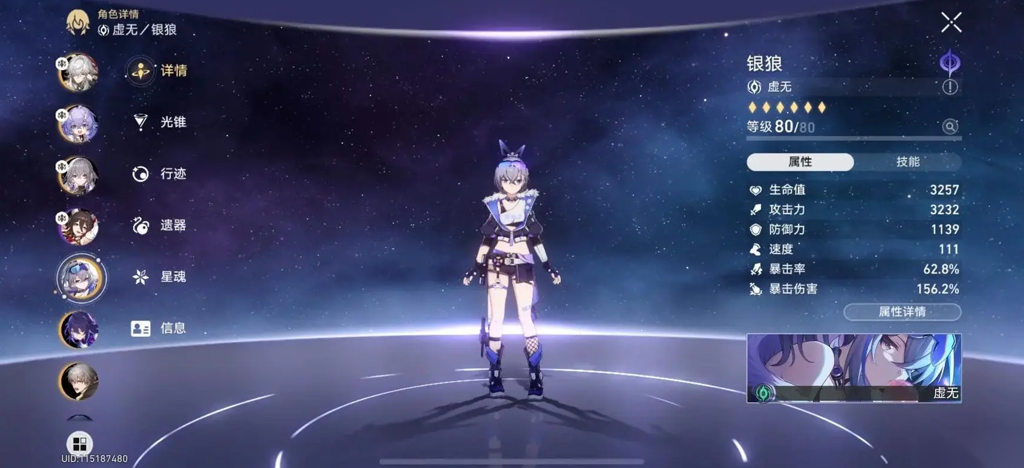The height and width of the screenshot is (468, 1024).
Task: Pick the lavender-haired character portrait
Action: point(79,124)
